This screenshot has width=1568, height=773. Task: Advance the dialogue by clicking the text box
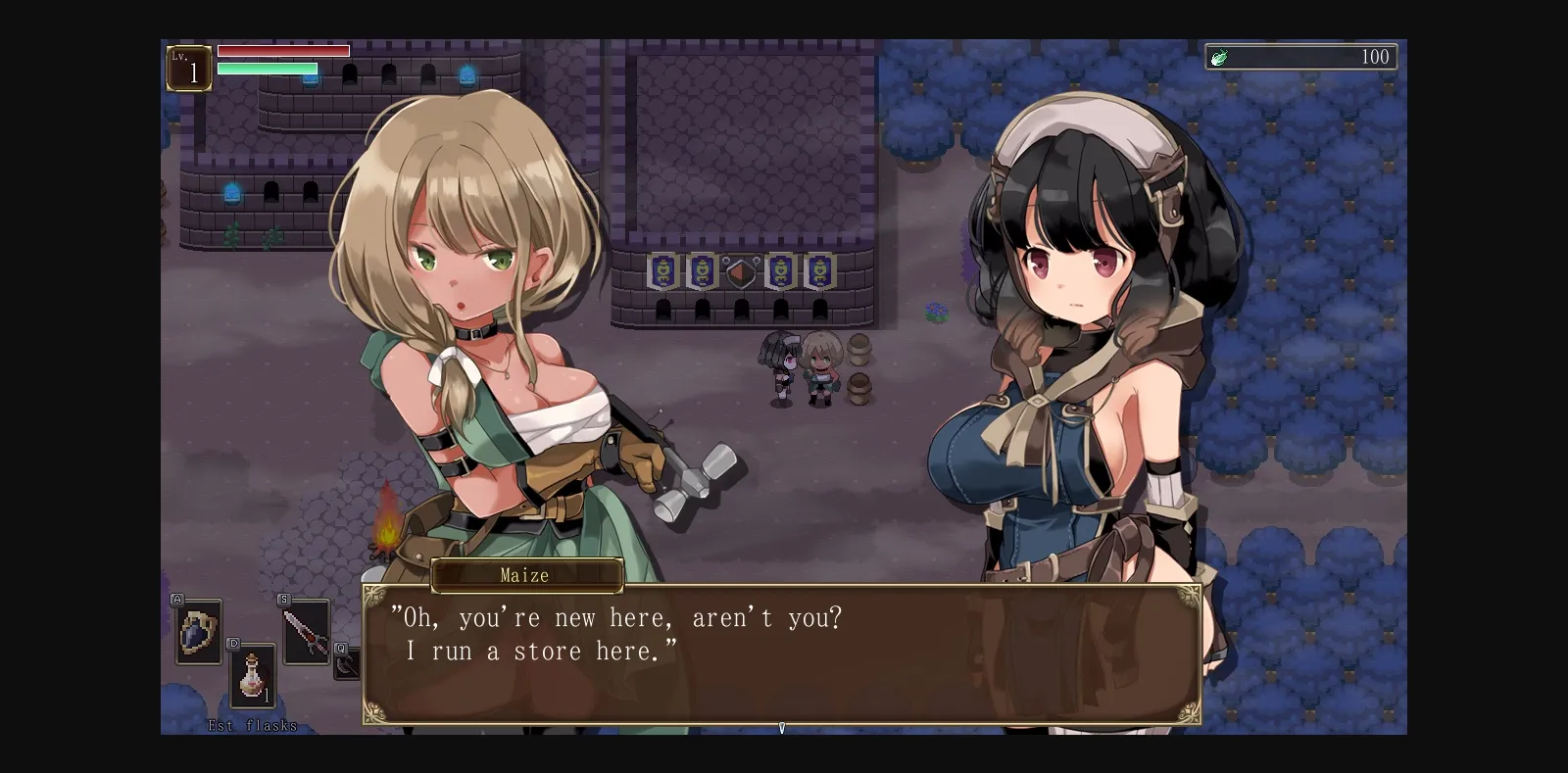(782, 652)
